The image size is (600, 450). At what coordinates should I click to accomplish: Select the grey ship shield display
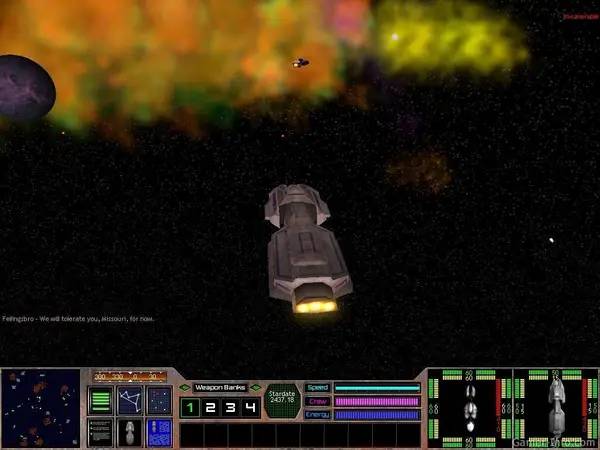tap(555, 408)
